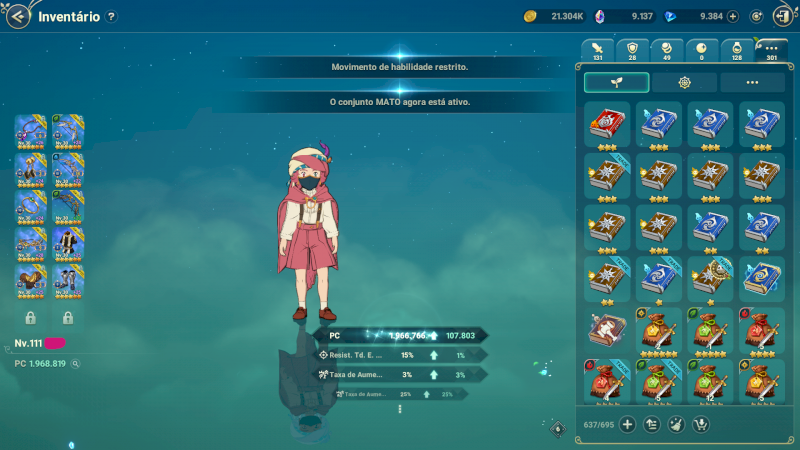The image size is (800, 450).
Task: Switch to the shield armor tab
Action: coord(632,50)
